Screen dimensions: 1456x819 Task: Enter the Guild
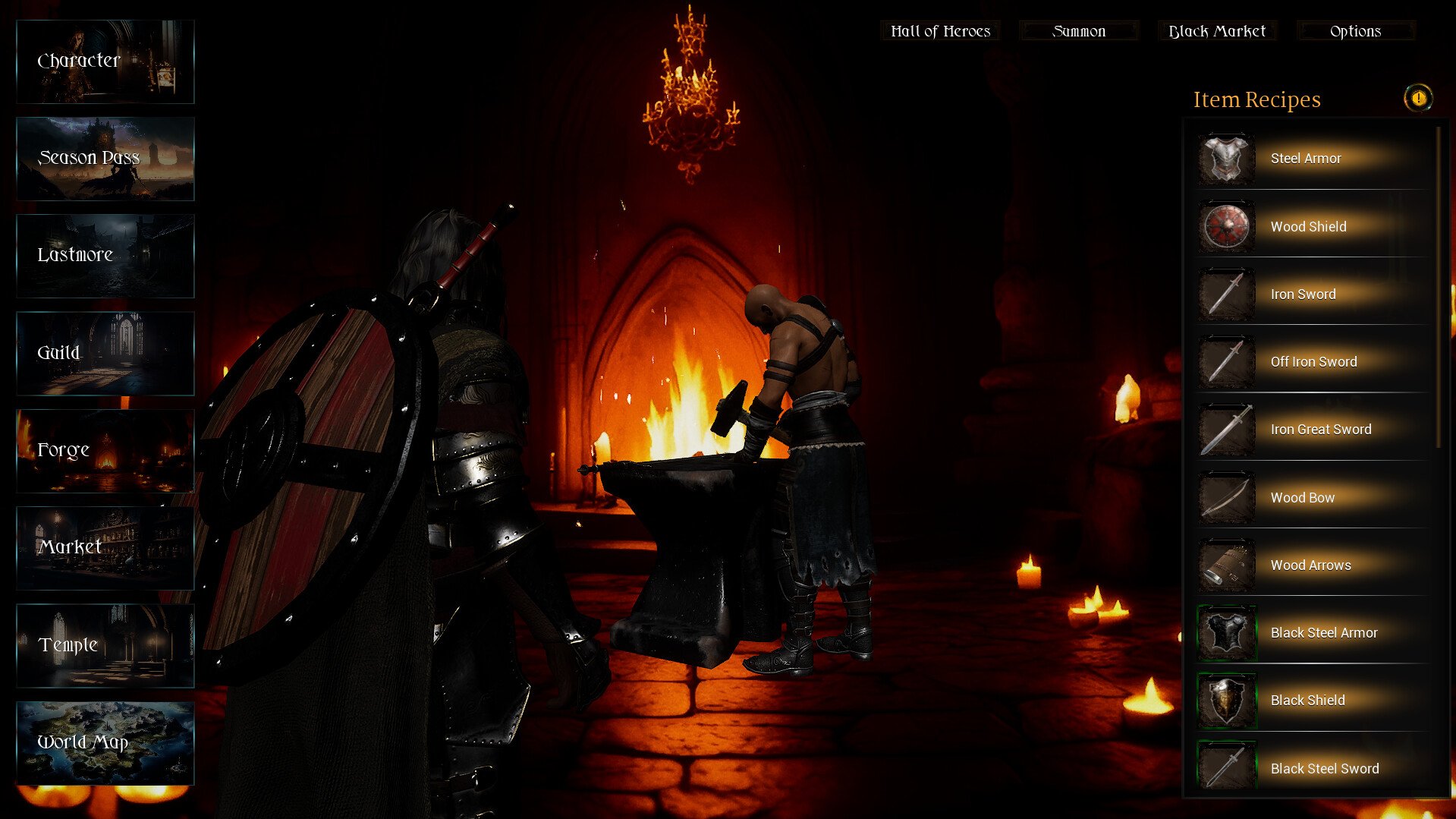105,353
